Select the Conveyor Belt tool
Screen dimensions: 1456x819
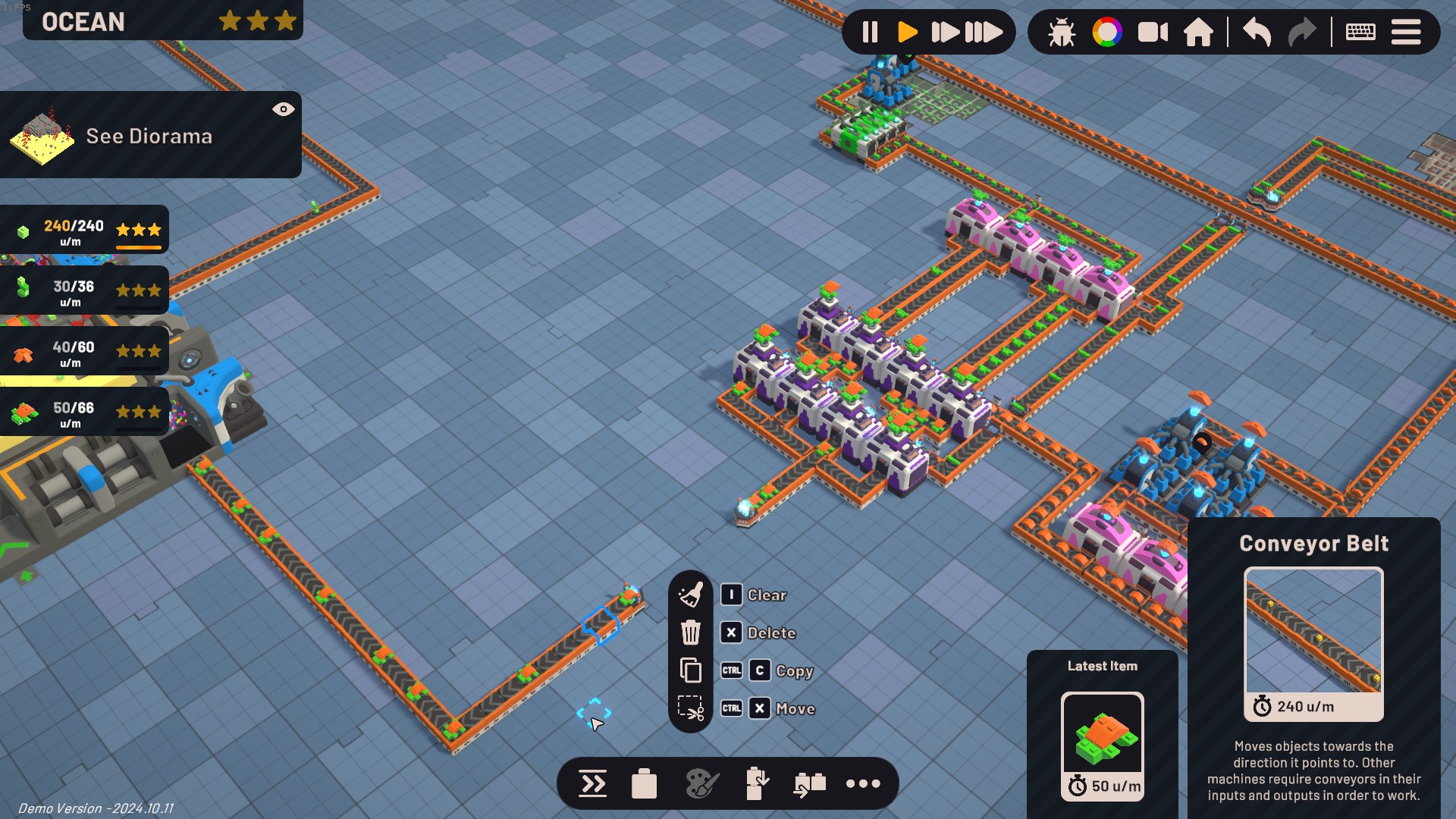pyautogui.click(x=592, y=783)
